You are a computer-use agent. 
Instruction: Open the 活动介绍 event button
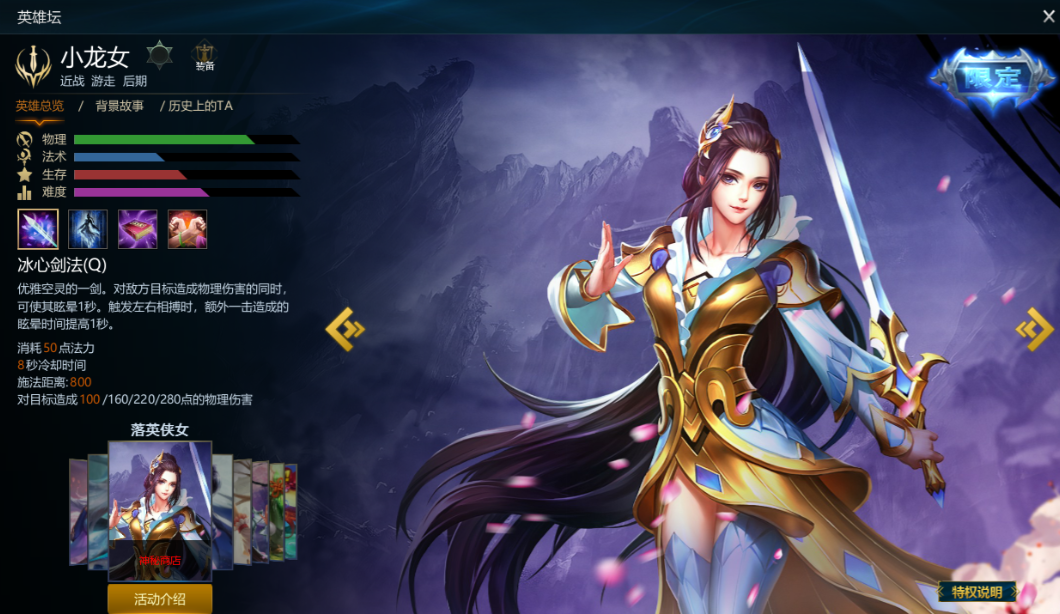pos(160,599)
